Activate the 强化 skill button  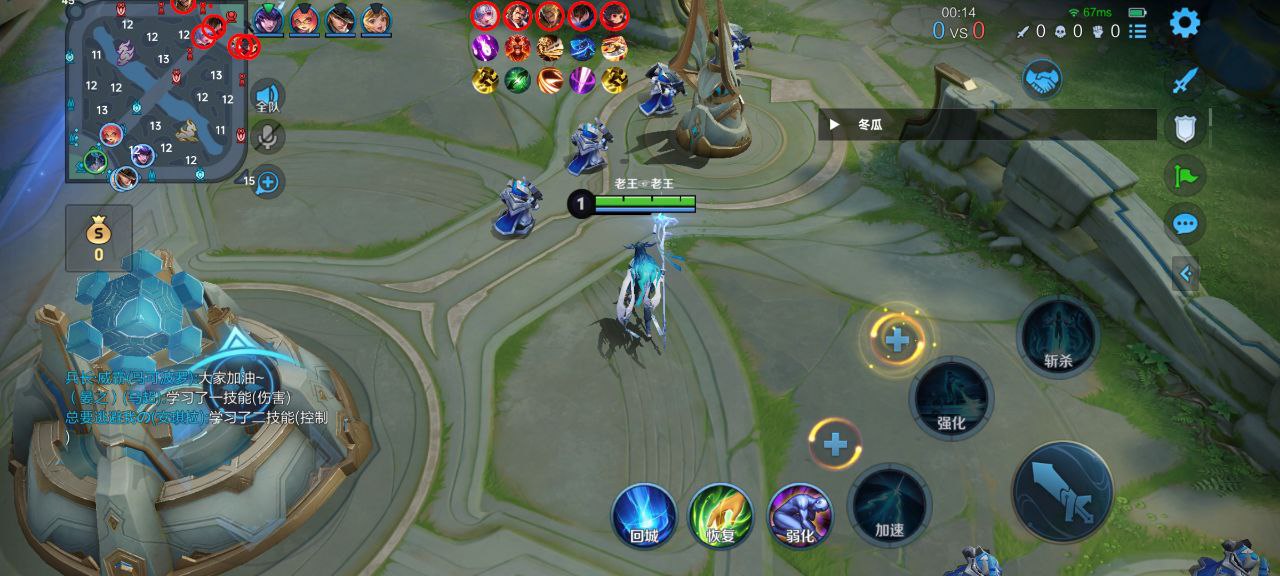951,398
